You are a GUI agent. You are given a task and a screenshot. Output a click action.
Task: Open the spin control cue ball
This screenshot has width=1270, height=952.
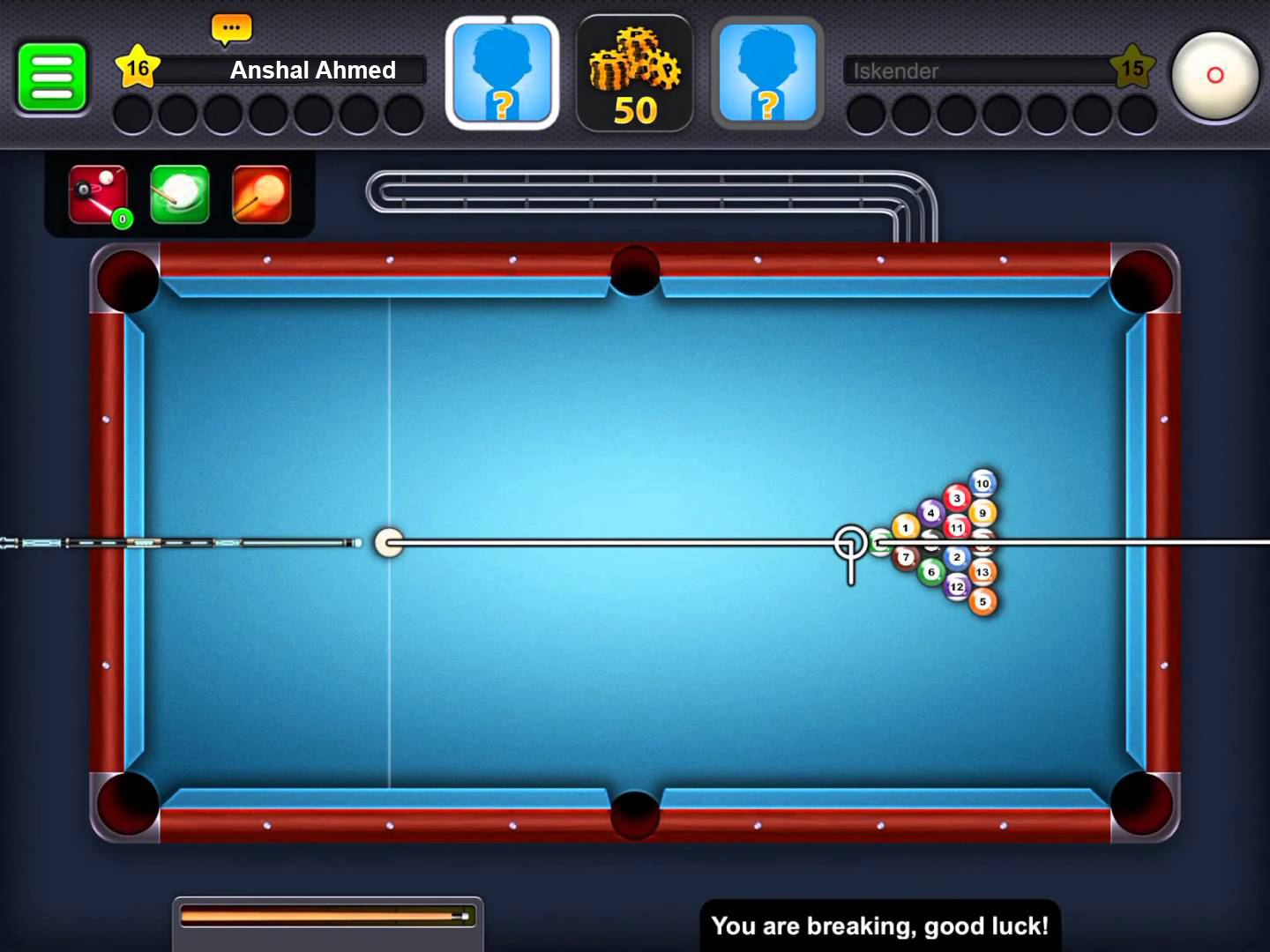click(x=1214, y=77)
